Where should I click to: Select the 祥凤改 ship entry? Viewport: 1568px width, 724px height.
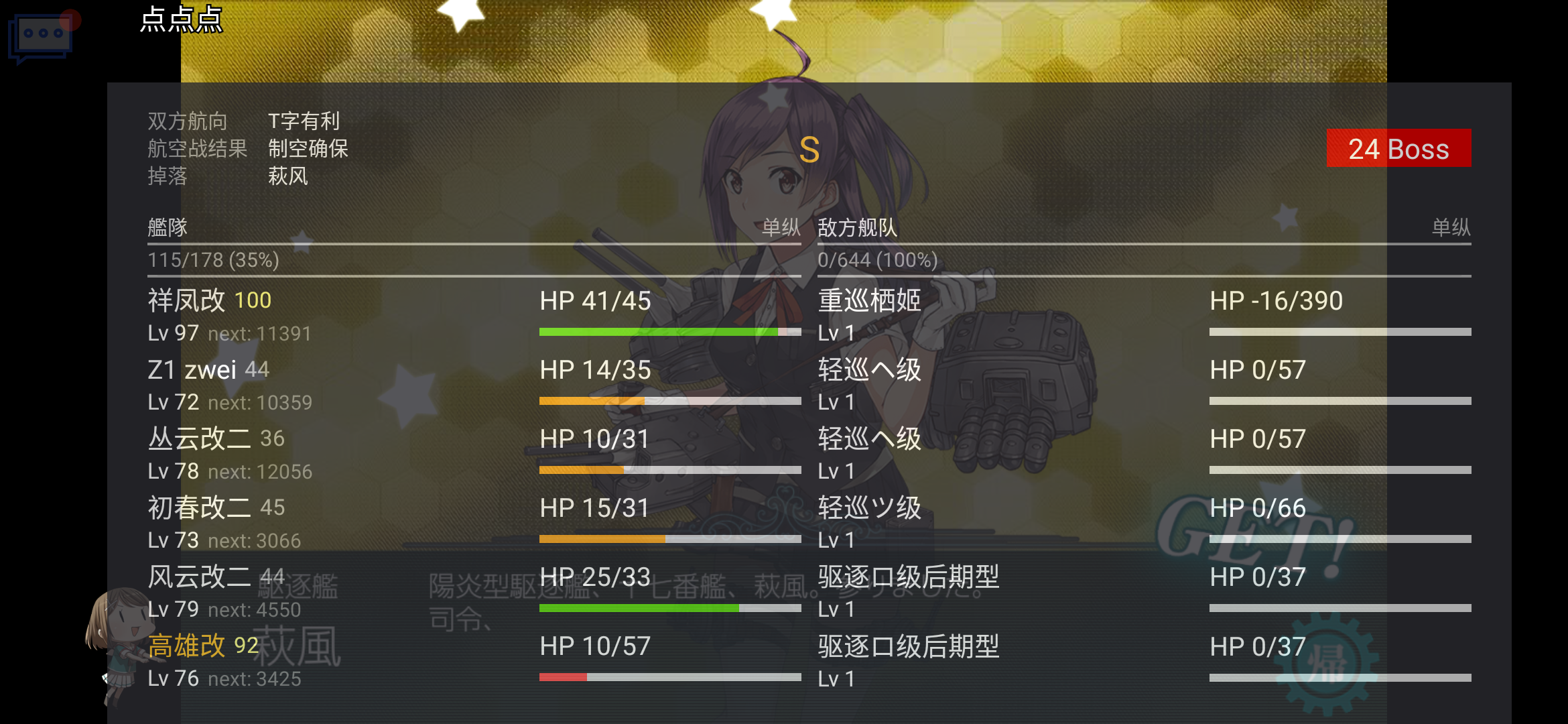186,300
